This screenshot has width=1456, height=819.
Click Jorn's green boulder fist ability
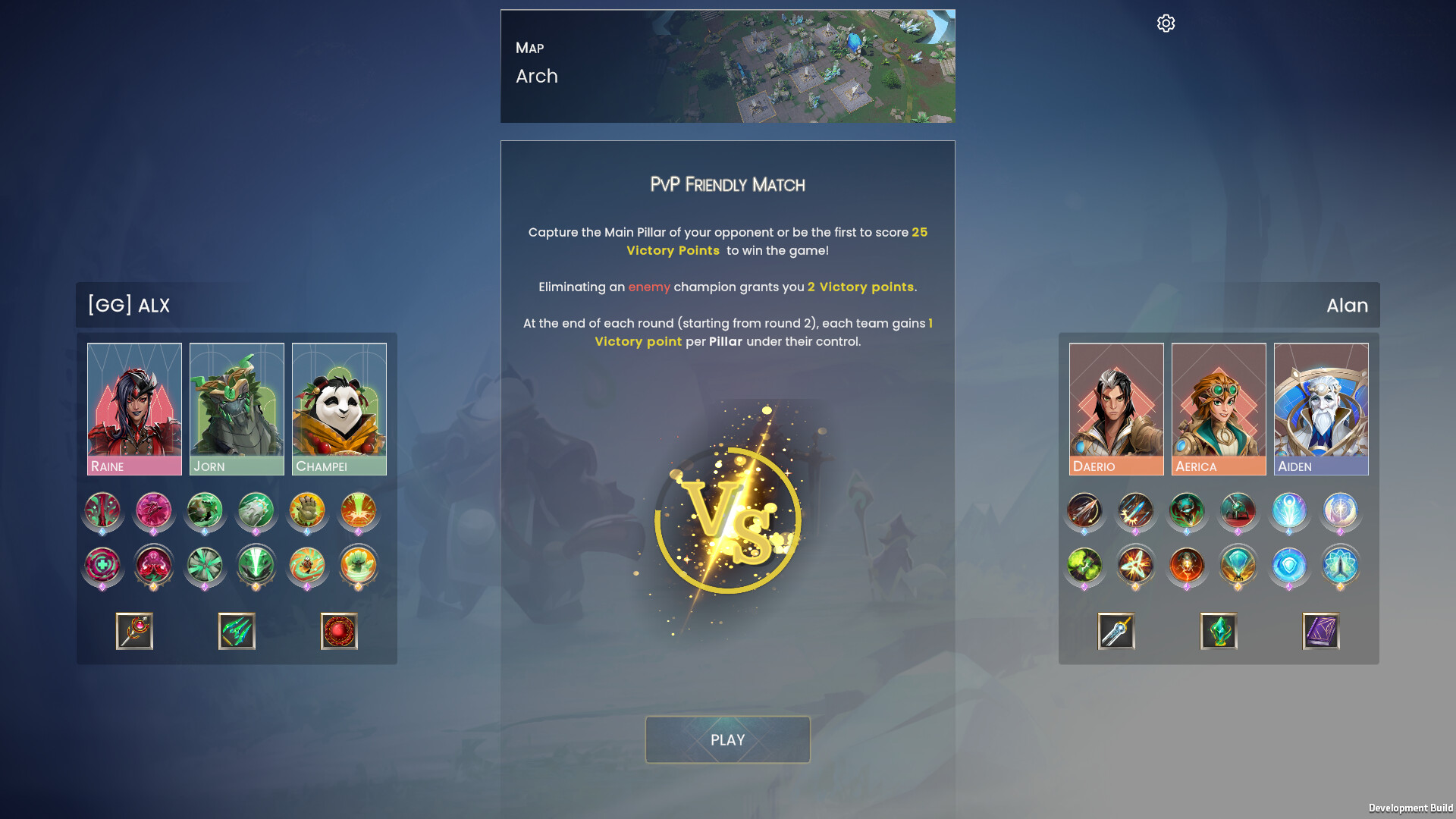[x=256, y=512]
